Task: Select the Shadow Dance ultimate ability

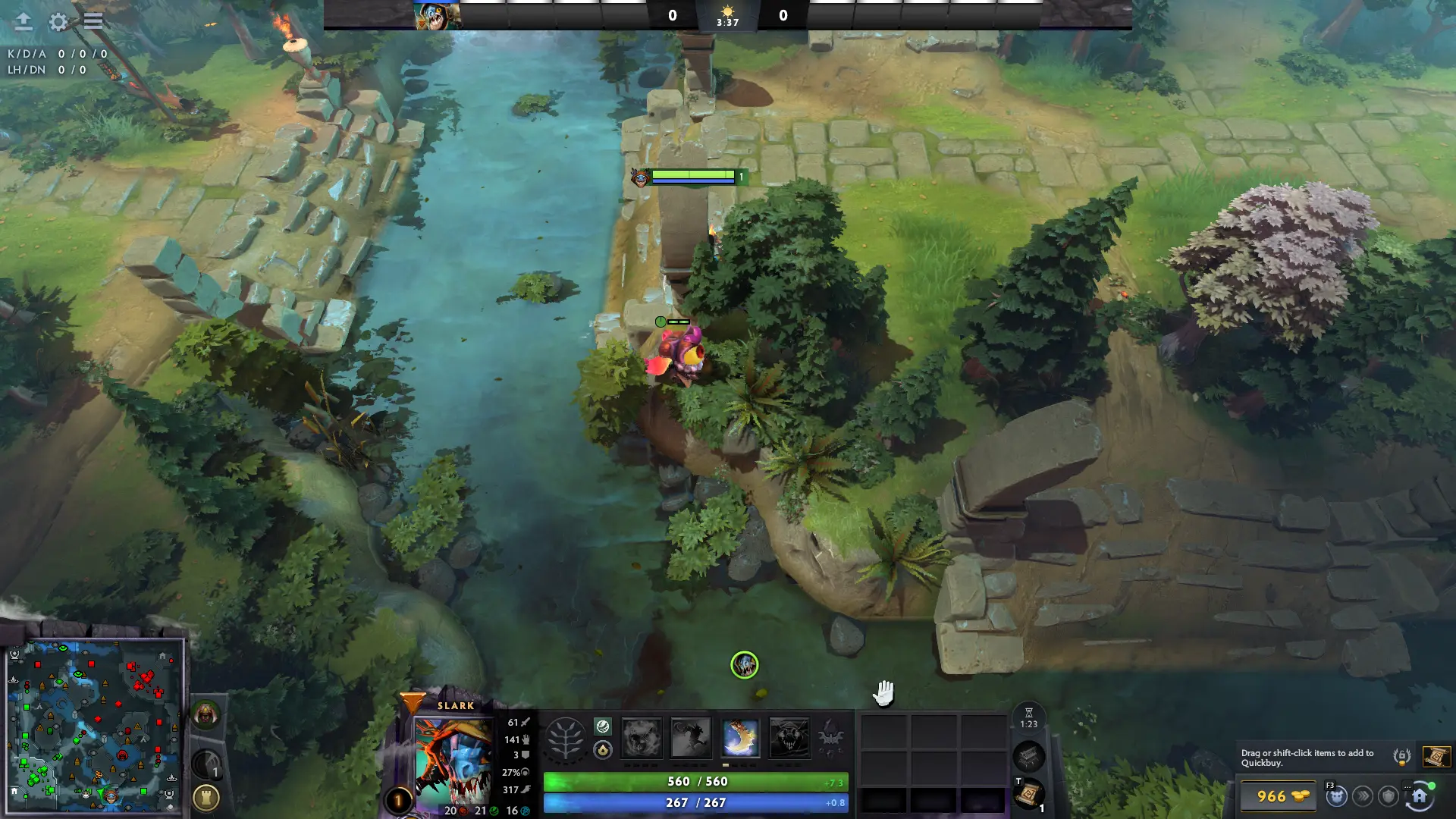Action: coord(789,738)
